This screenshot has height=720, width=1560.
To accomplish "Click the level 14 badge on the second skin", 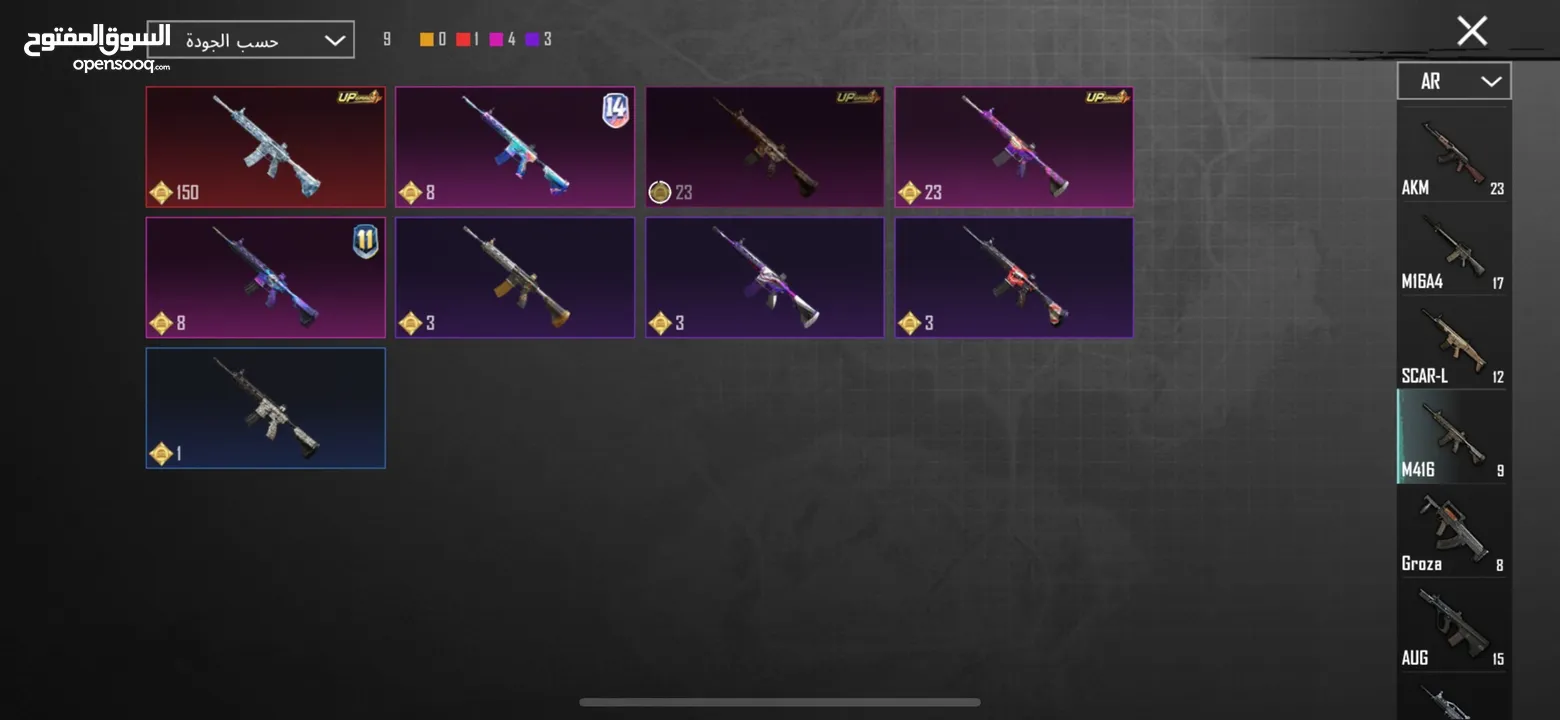I will [617, 112].
